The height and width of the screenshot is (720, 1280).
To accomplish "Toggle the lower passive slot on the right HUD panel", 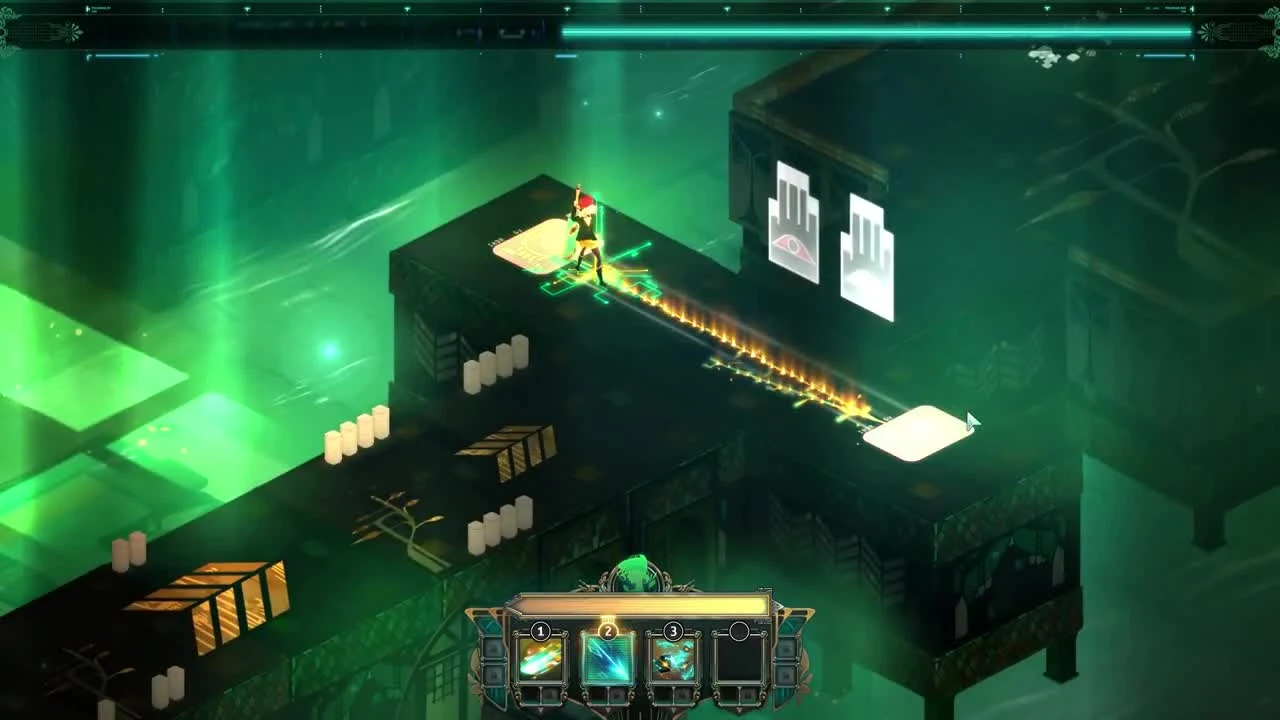I will click(787, 676).
